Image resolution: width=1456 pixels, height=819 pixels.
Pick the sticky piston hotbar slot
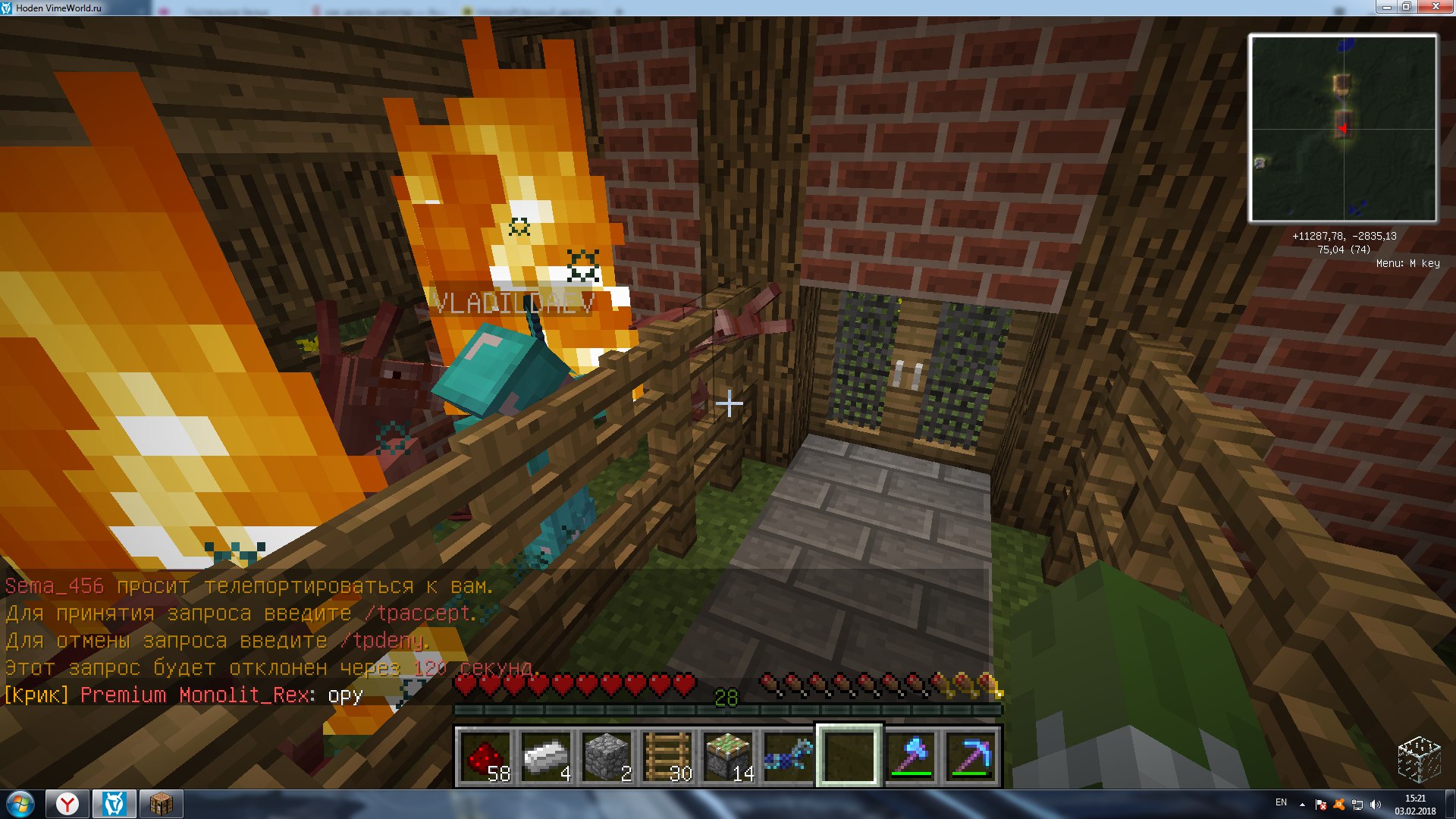point(728,756)
